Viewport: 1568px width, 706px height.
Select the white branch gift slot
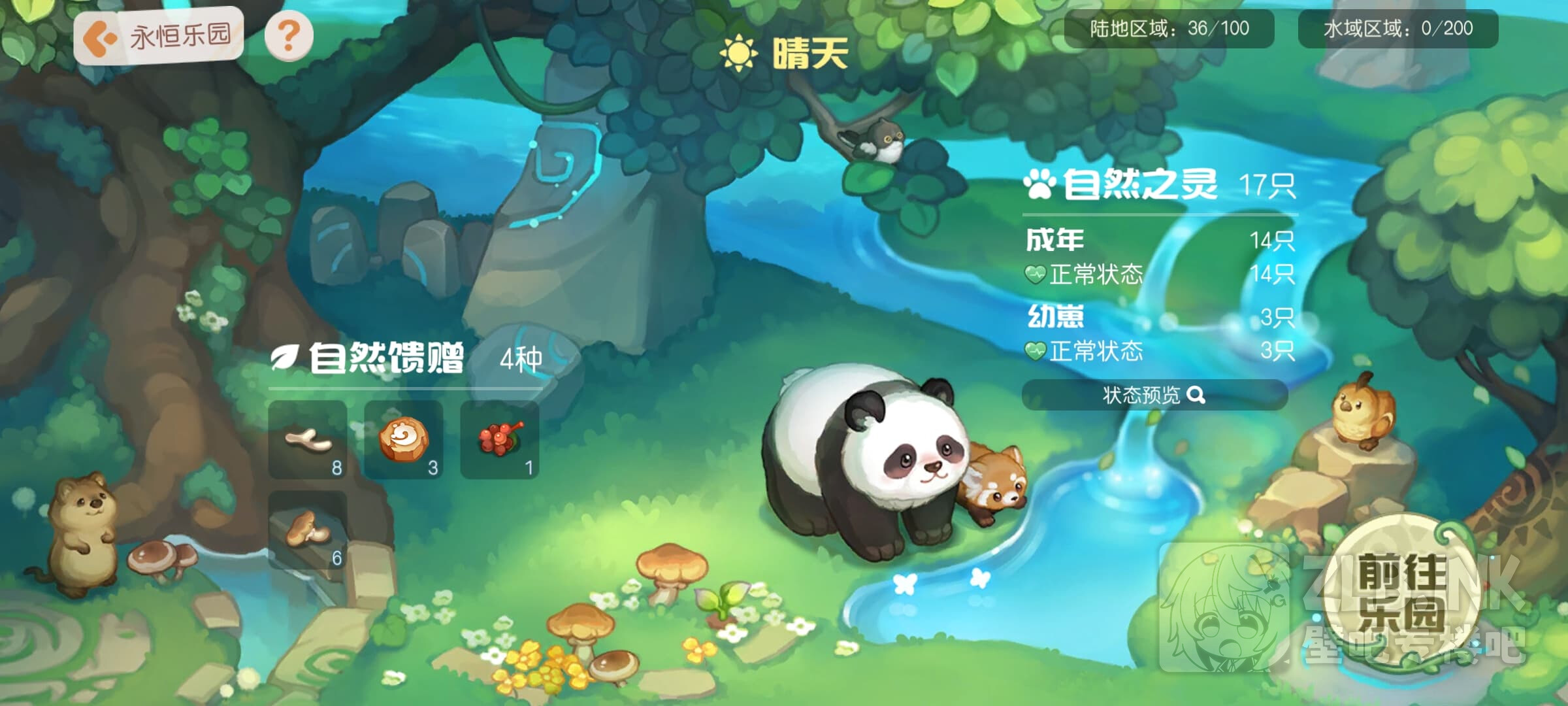pyautogui.click(x=308, y=440)
